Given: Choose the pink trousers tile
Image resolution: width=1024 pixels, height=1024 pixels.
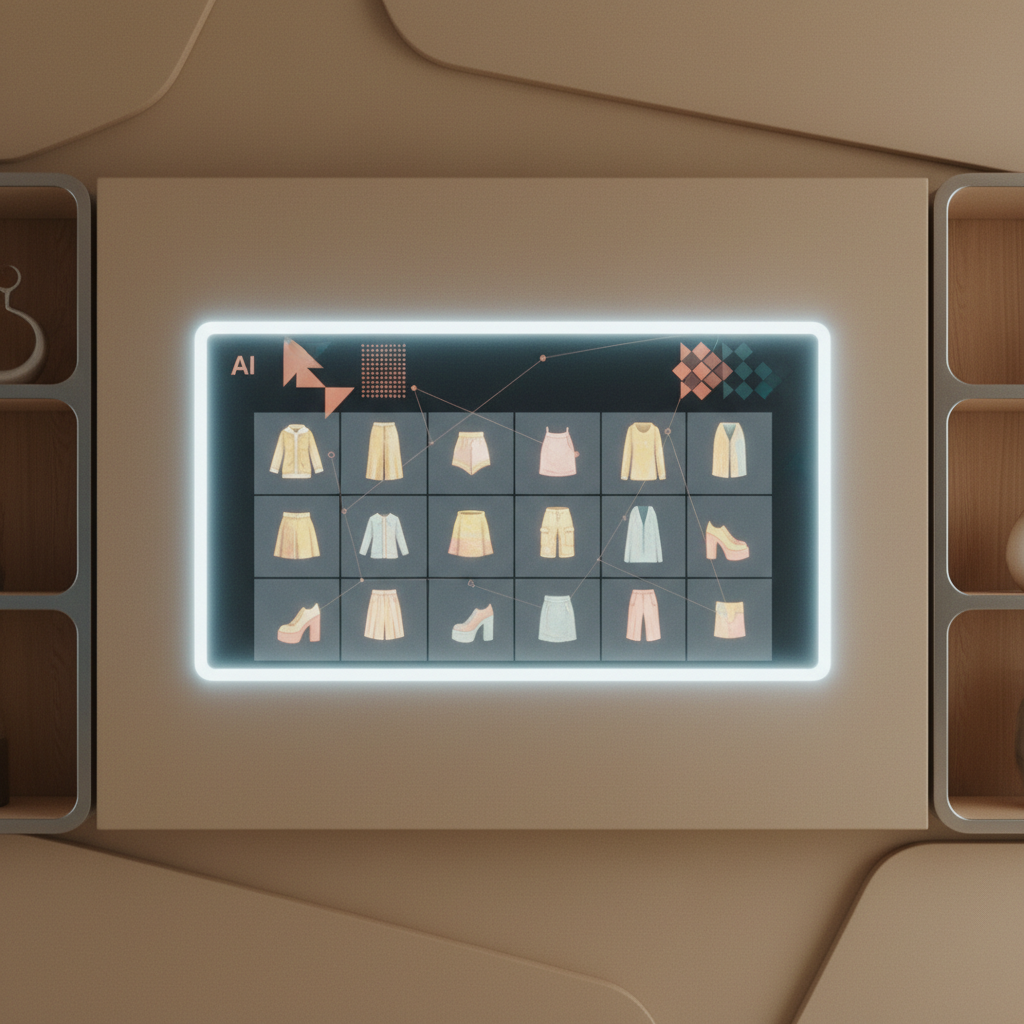Looking at the screenshot, I should coord(643,616).
